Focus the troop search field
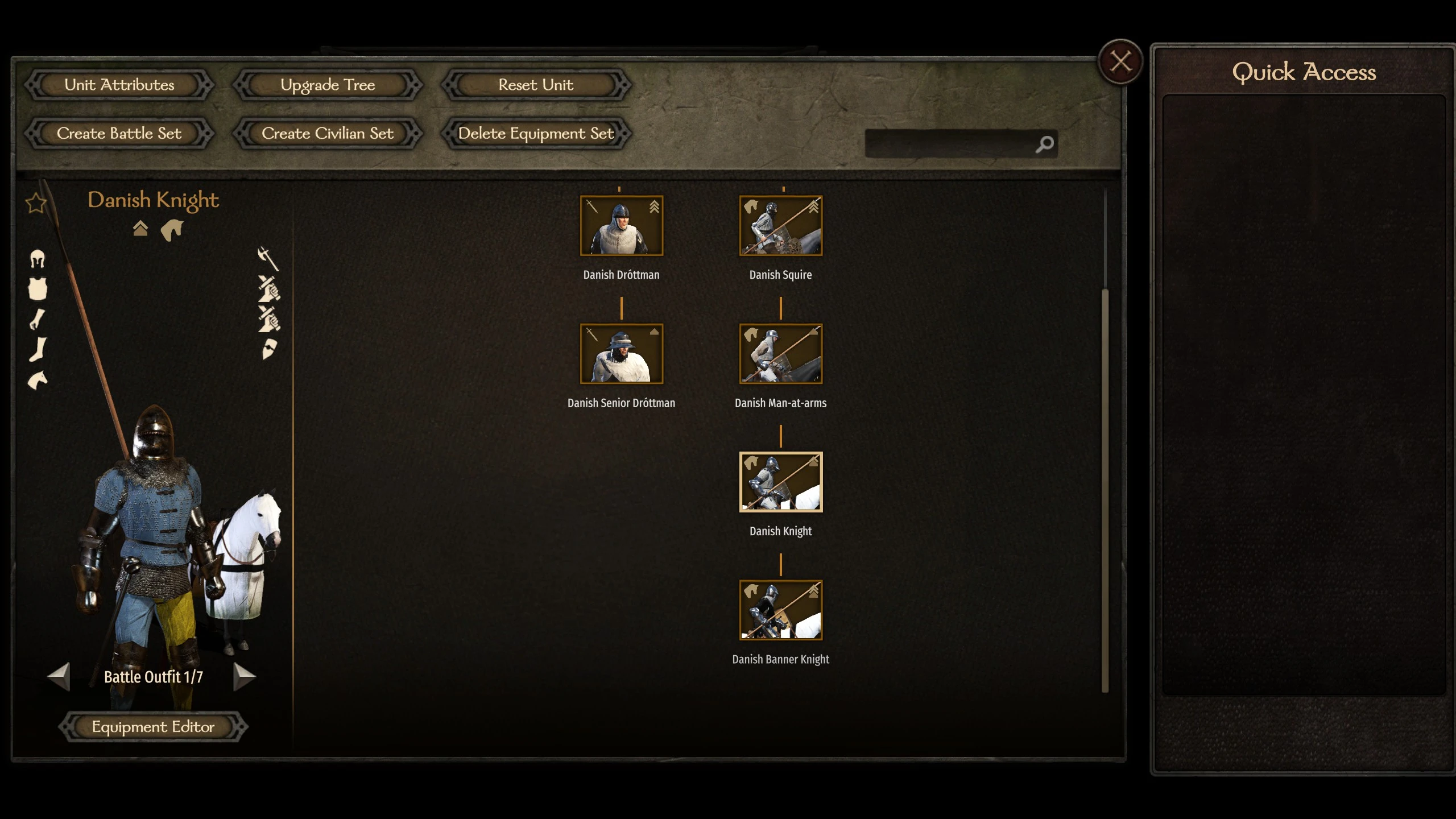Viewport: 1456px width, 819px height. (x=950, y=144)
